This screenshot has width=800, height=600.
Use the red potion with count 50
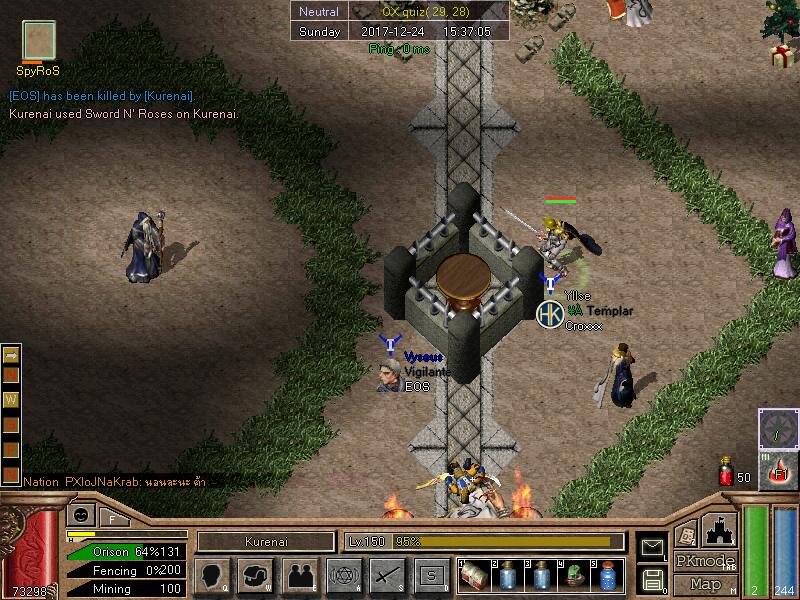tap(727, 473)
